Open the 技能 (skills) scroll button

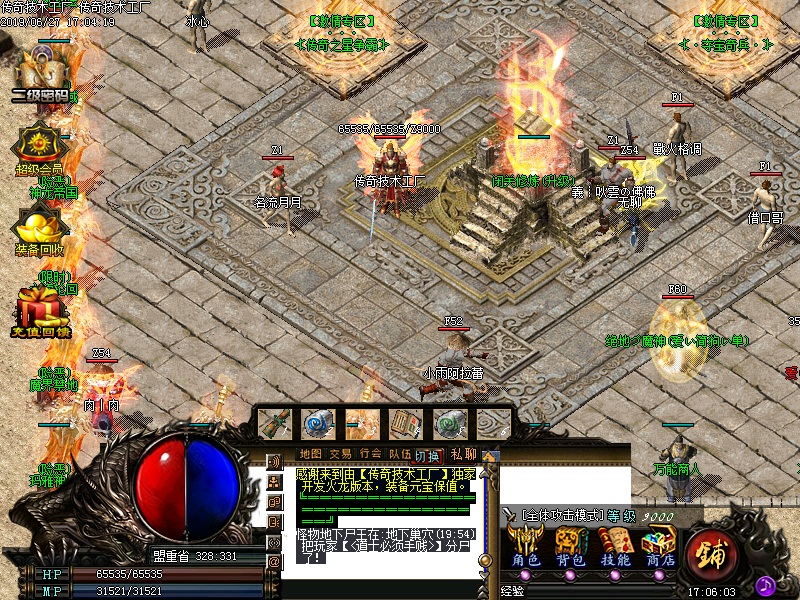615,548
